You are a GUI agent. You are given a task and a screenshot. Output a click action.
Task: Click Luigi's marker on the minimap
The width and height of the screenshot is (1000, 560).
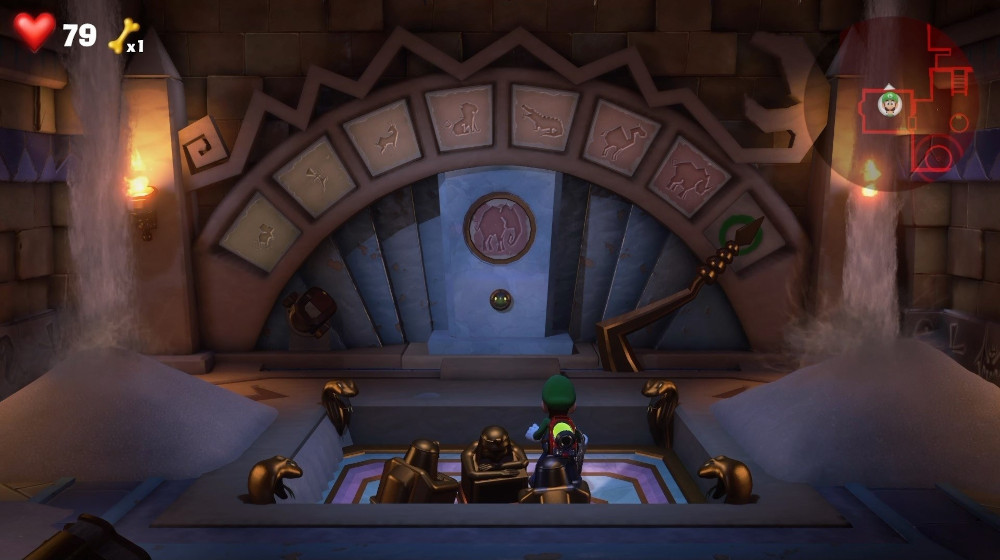tap(889, 102)
